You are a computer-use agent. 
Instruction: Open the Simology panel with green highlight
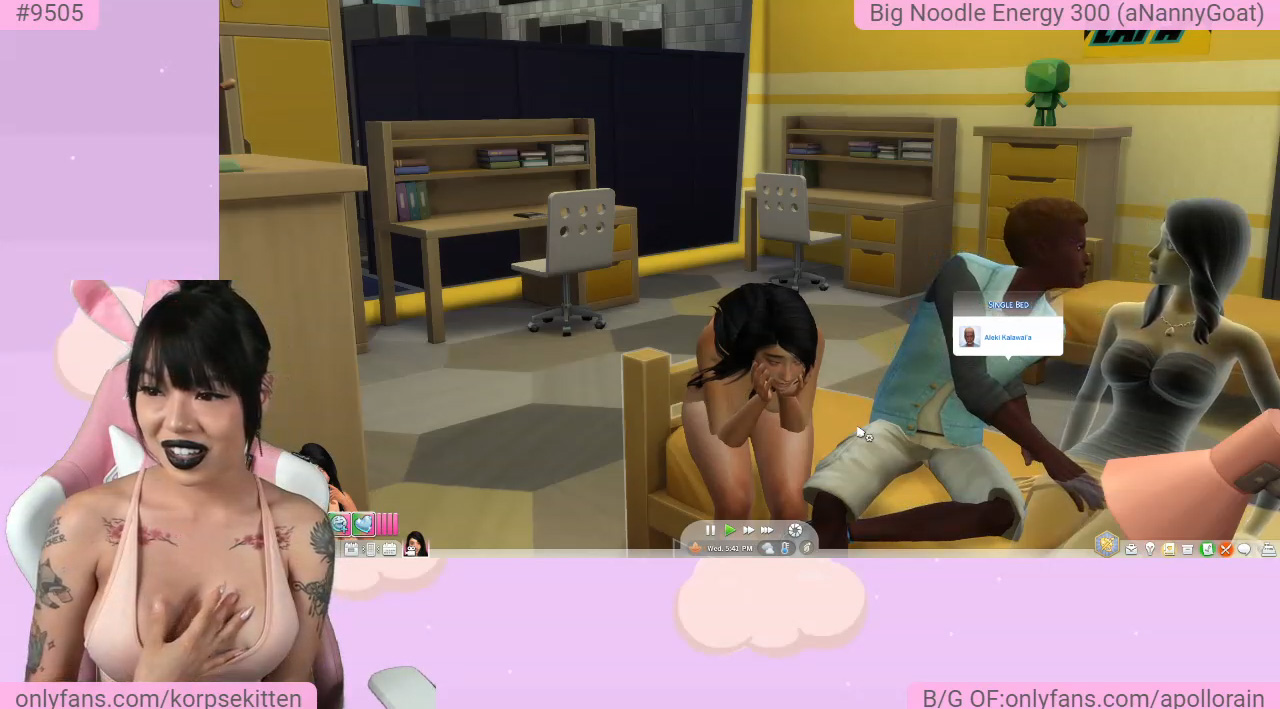[x=1207, y=549]
